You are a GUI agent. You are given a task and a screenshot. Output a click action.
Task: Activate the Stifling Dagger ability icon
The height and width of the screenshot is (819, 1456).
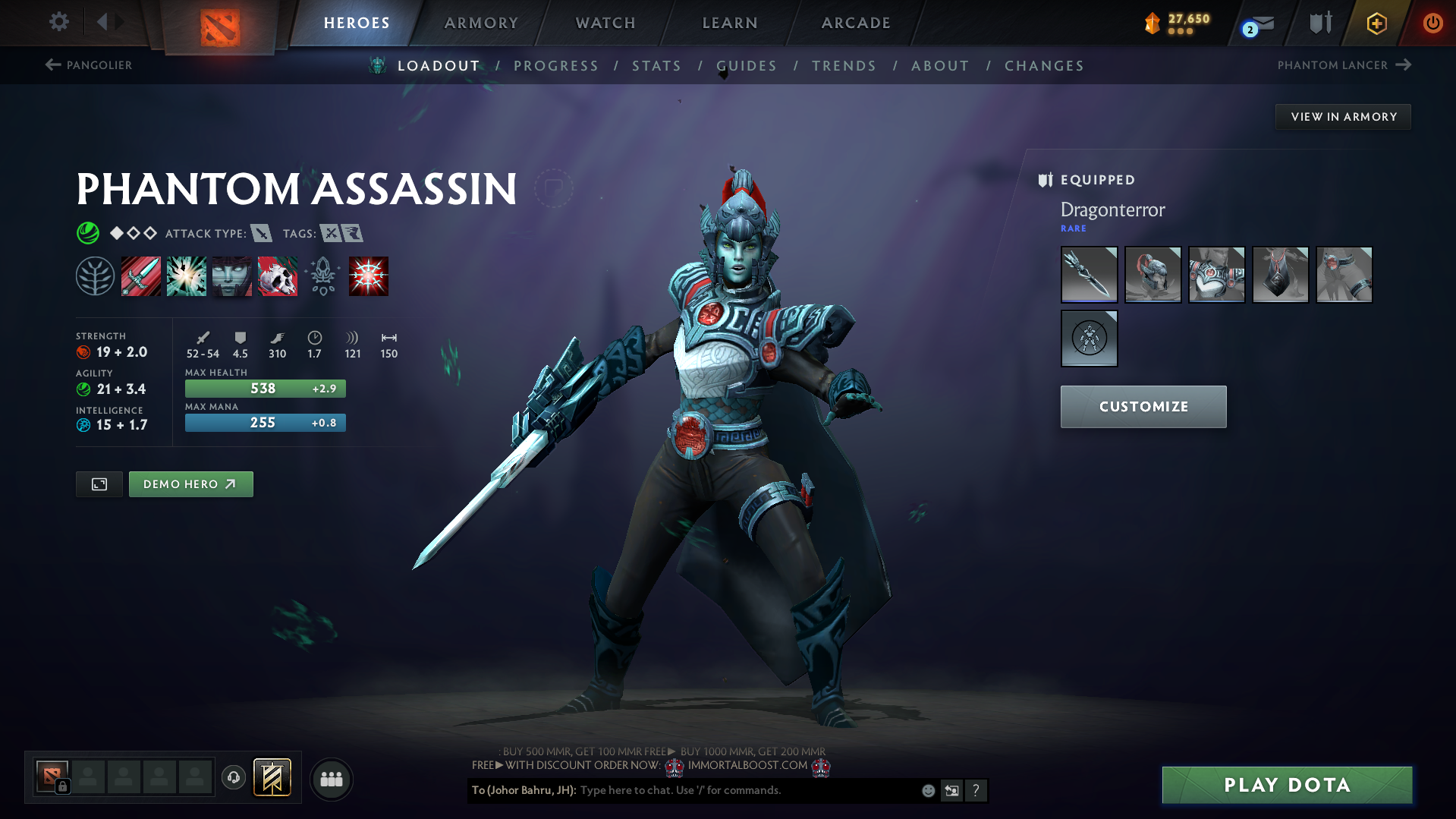pyautogui.click(x=141, y=276)
